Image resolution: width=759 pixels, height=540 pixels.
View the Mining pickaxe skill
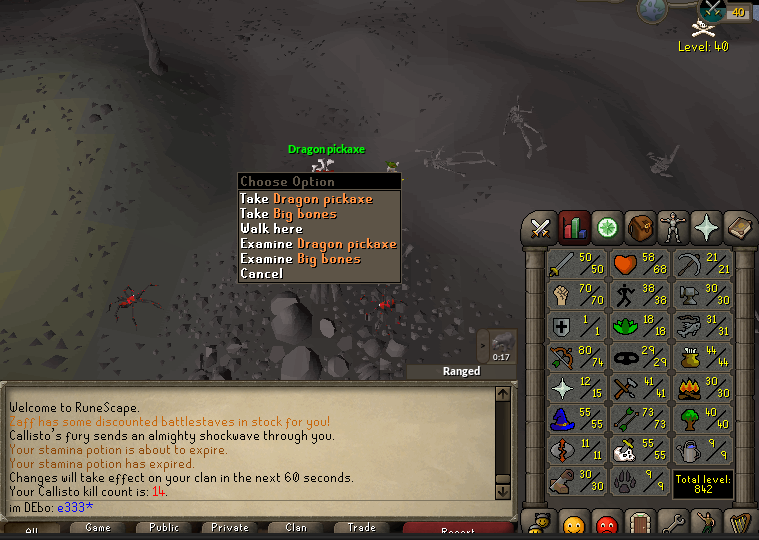702,264
